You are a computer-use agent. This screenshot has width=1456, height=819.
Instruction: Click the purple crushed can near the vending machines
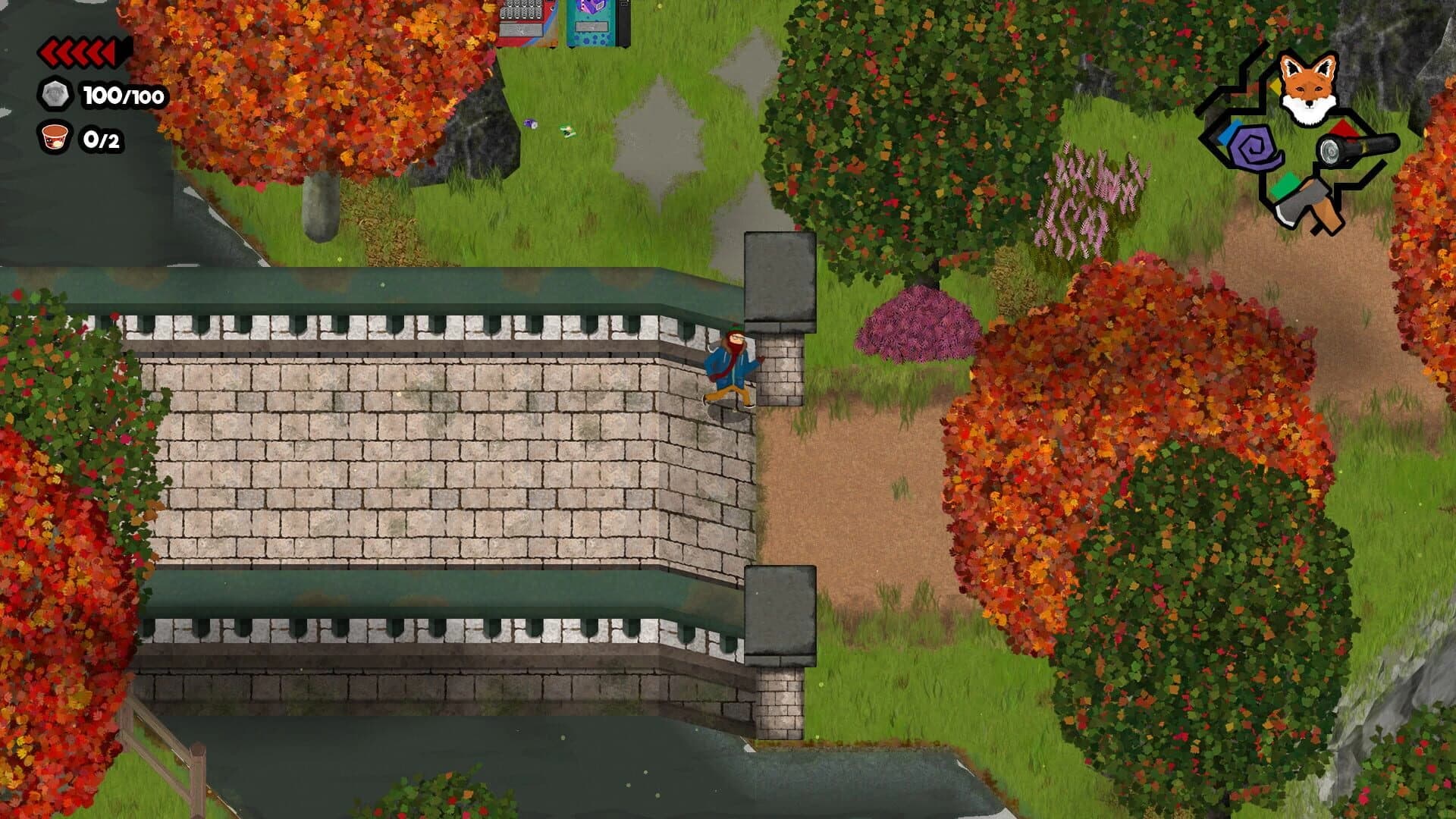[531, 124]
